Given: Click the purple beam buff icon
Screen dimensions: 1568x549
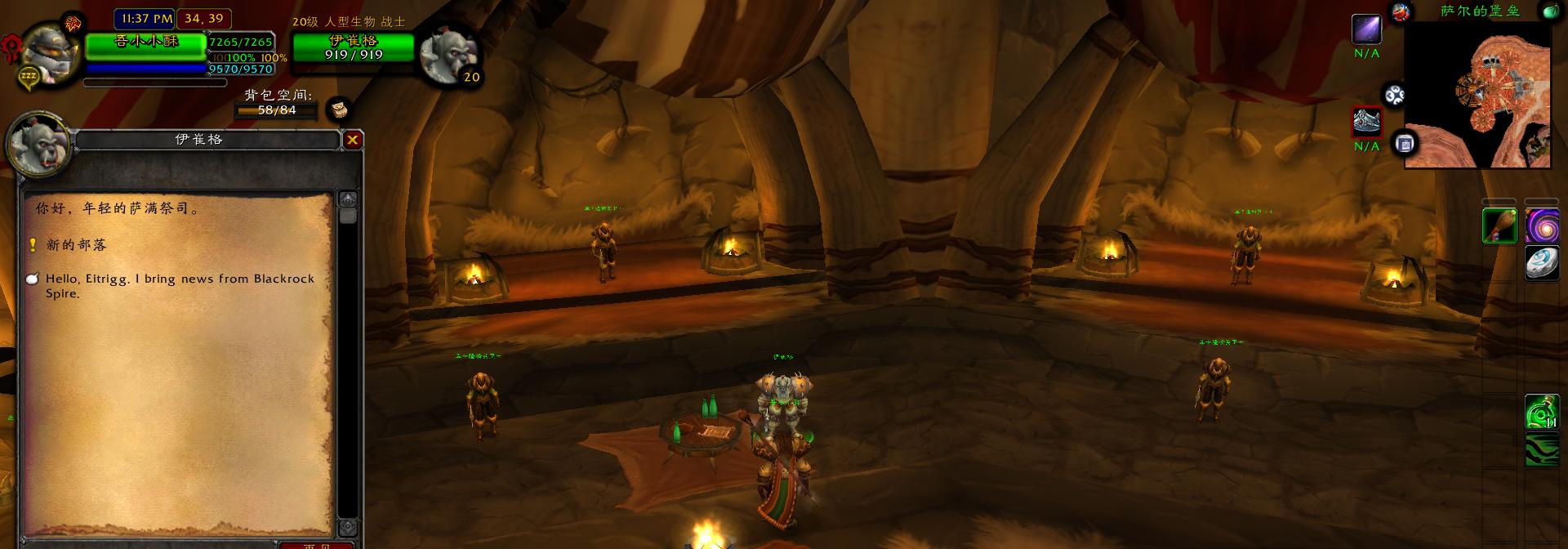Looking at the screenshot, I should tap(1366, 29).
